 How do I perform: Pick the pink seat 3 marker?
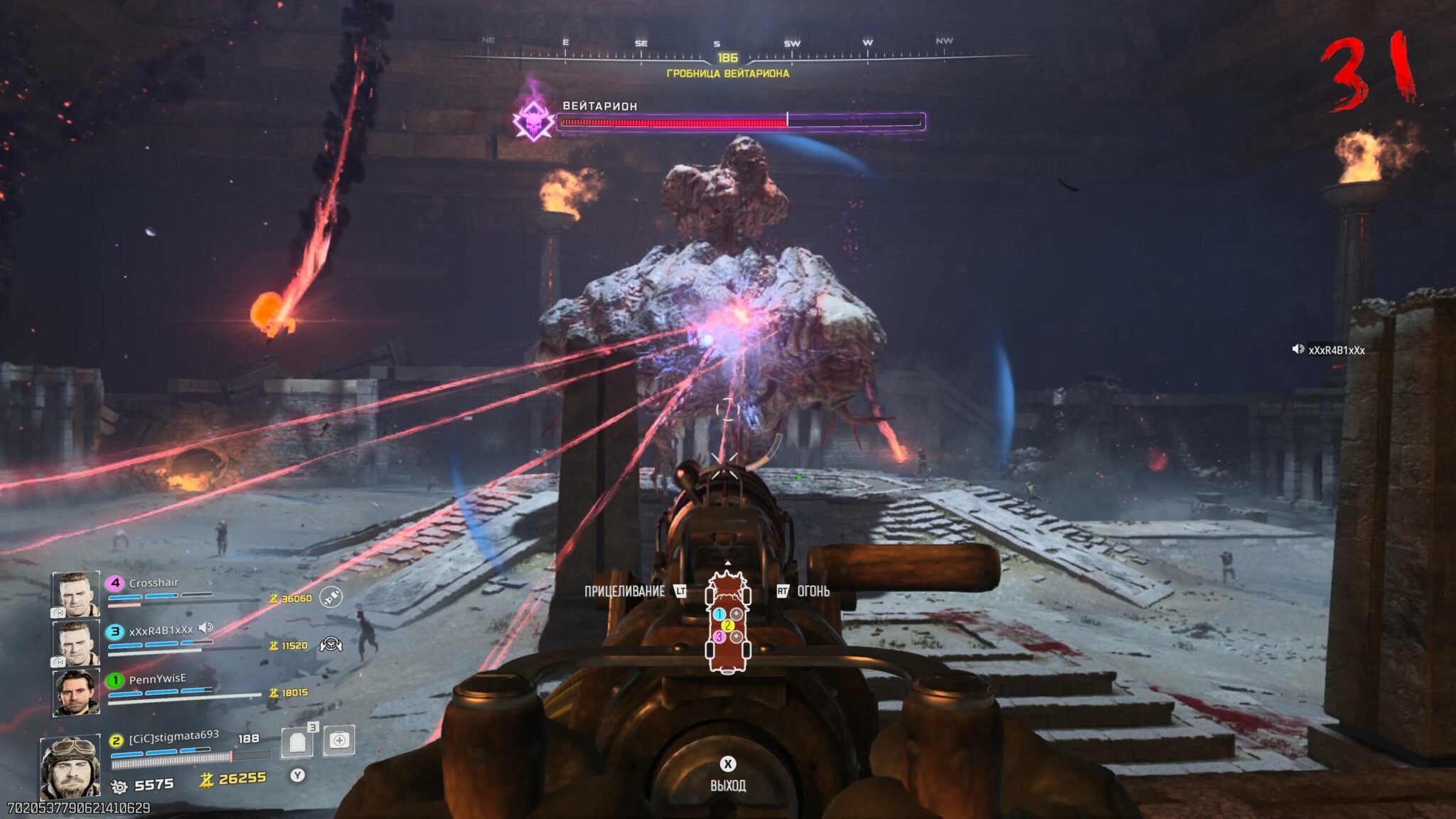(x=719, y=637)
